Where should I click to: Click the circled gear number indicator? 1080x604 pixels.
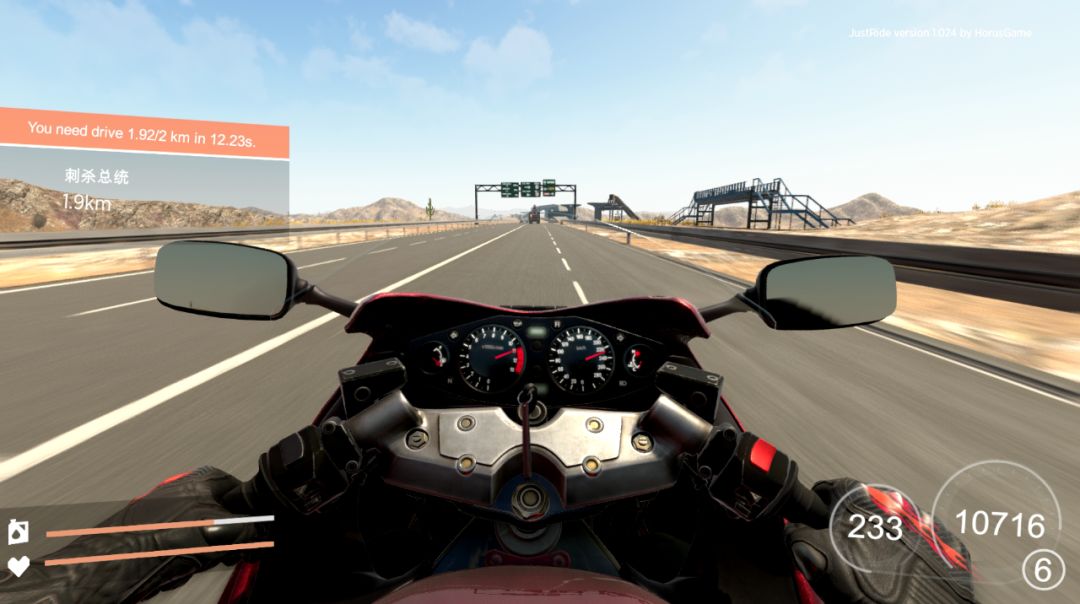1042,570
